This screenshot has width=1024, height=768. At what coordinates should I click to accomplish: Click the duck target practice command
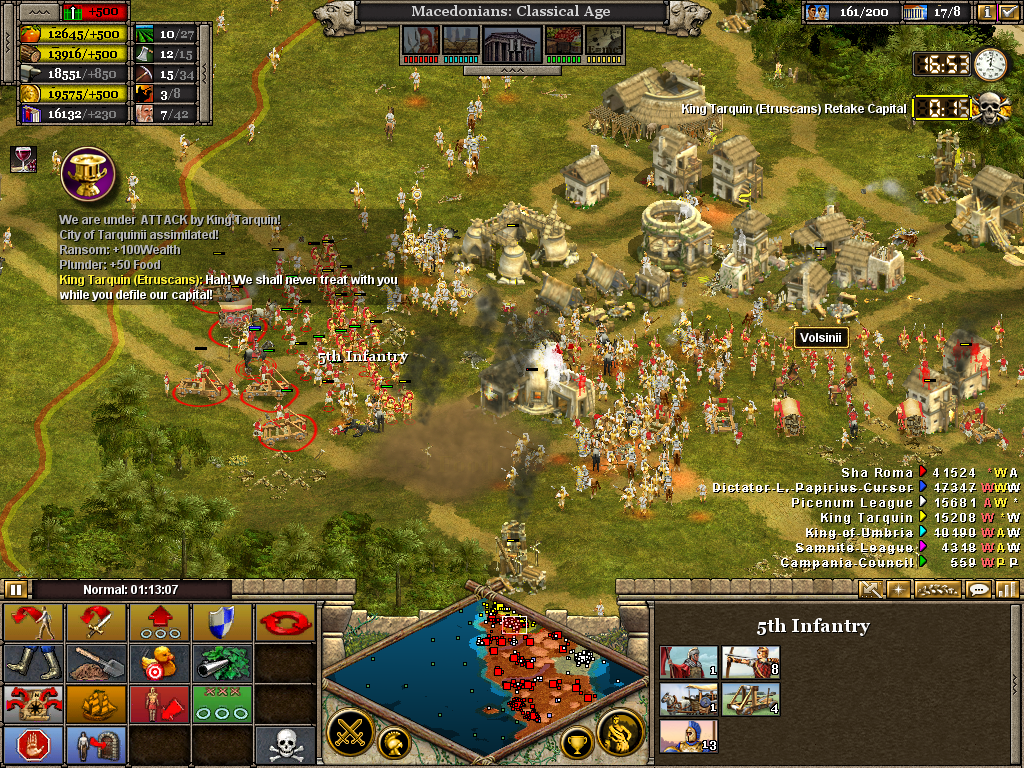point(159,663)
